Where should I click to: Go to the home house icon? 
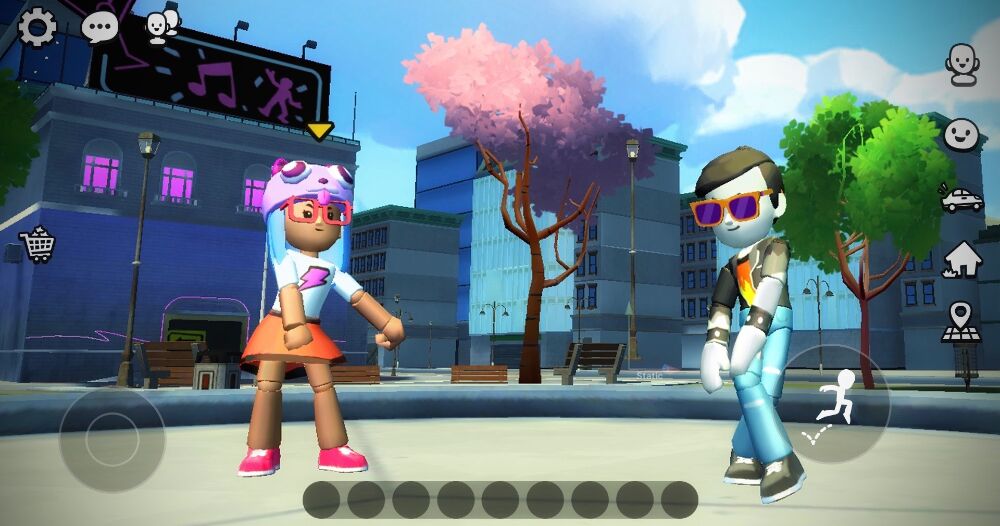pyautogui.click(x=962, y=260)
